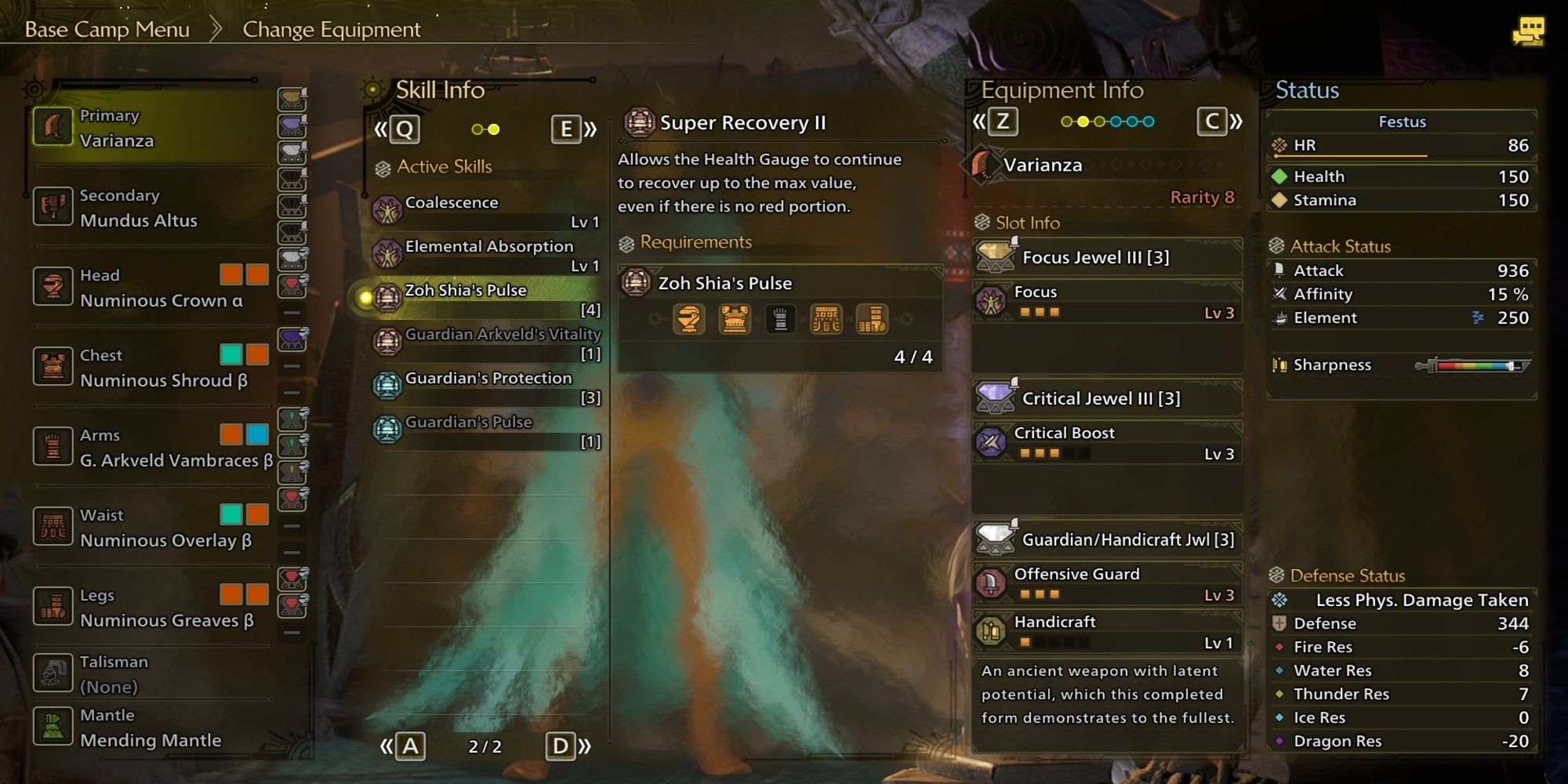The height and width of the screenshot is (784, 1568).
Task: Select the Elemental Absorption skill
Action: (x=486, y=254)
